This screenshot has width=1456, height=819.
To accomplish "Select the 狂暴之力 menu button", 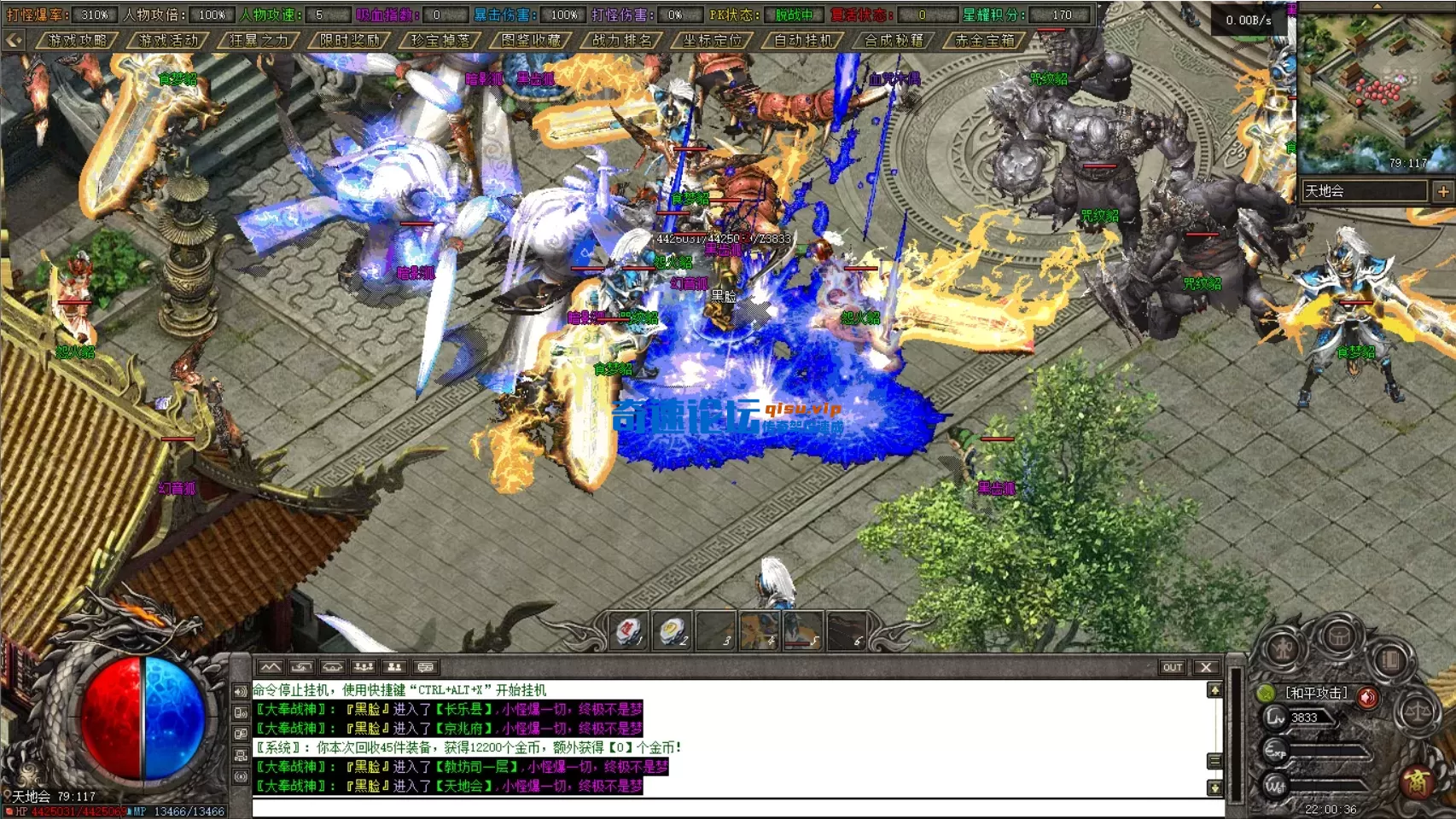I will pyautogui.click(x=259, y=40).
